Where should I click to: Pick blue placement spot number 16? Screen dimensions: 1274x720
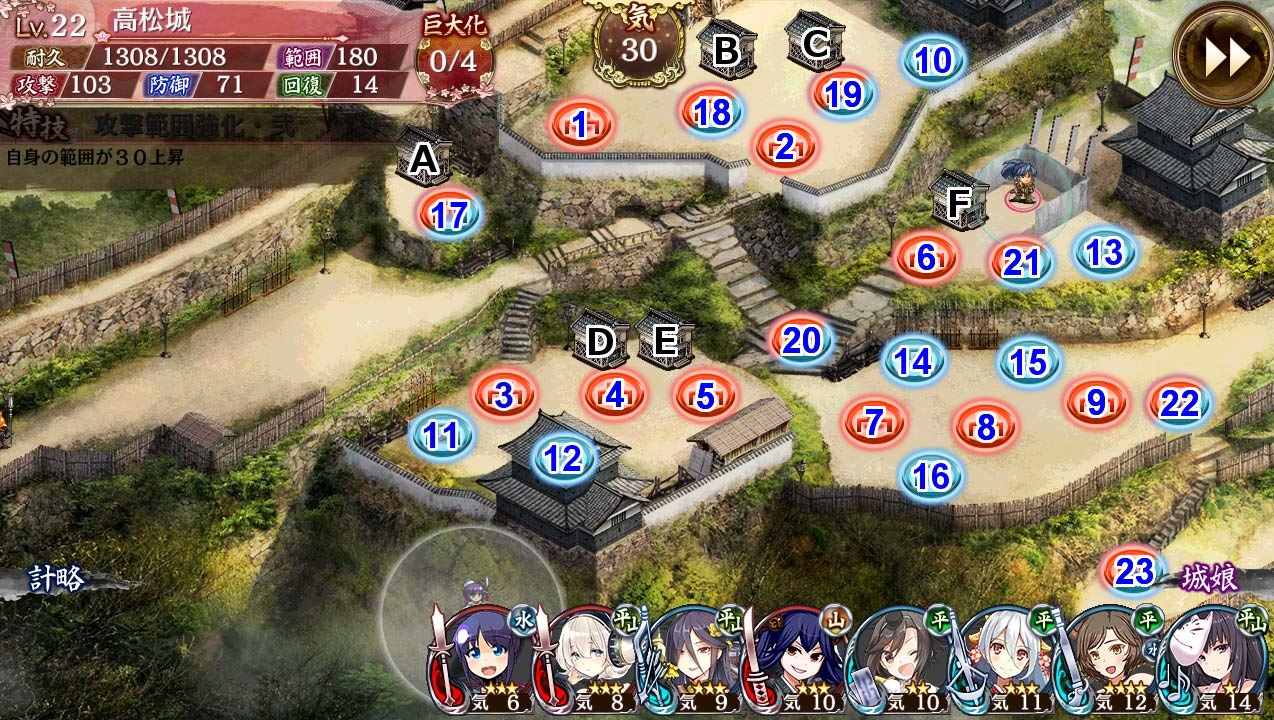coord(931,476)
